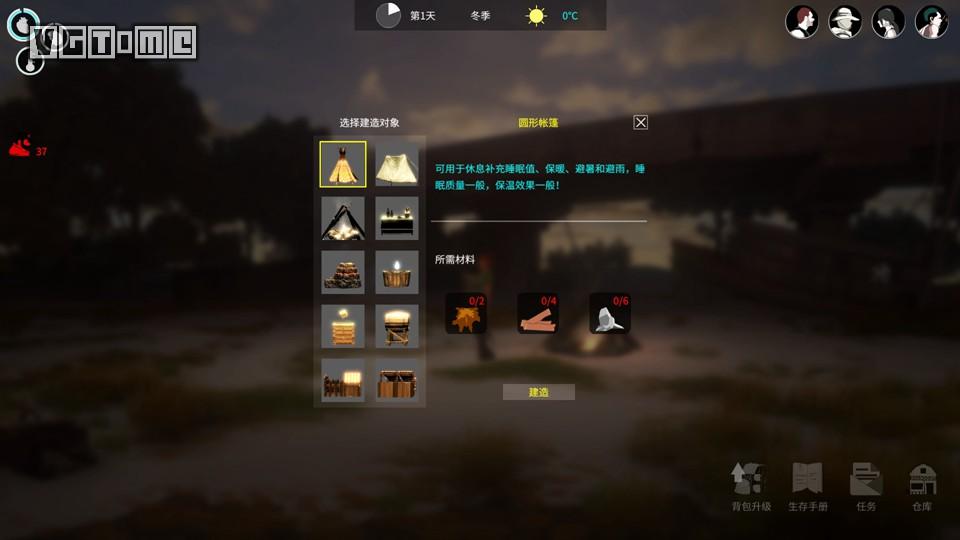Select the round teepee tent build option

click(343, 164)
